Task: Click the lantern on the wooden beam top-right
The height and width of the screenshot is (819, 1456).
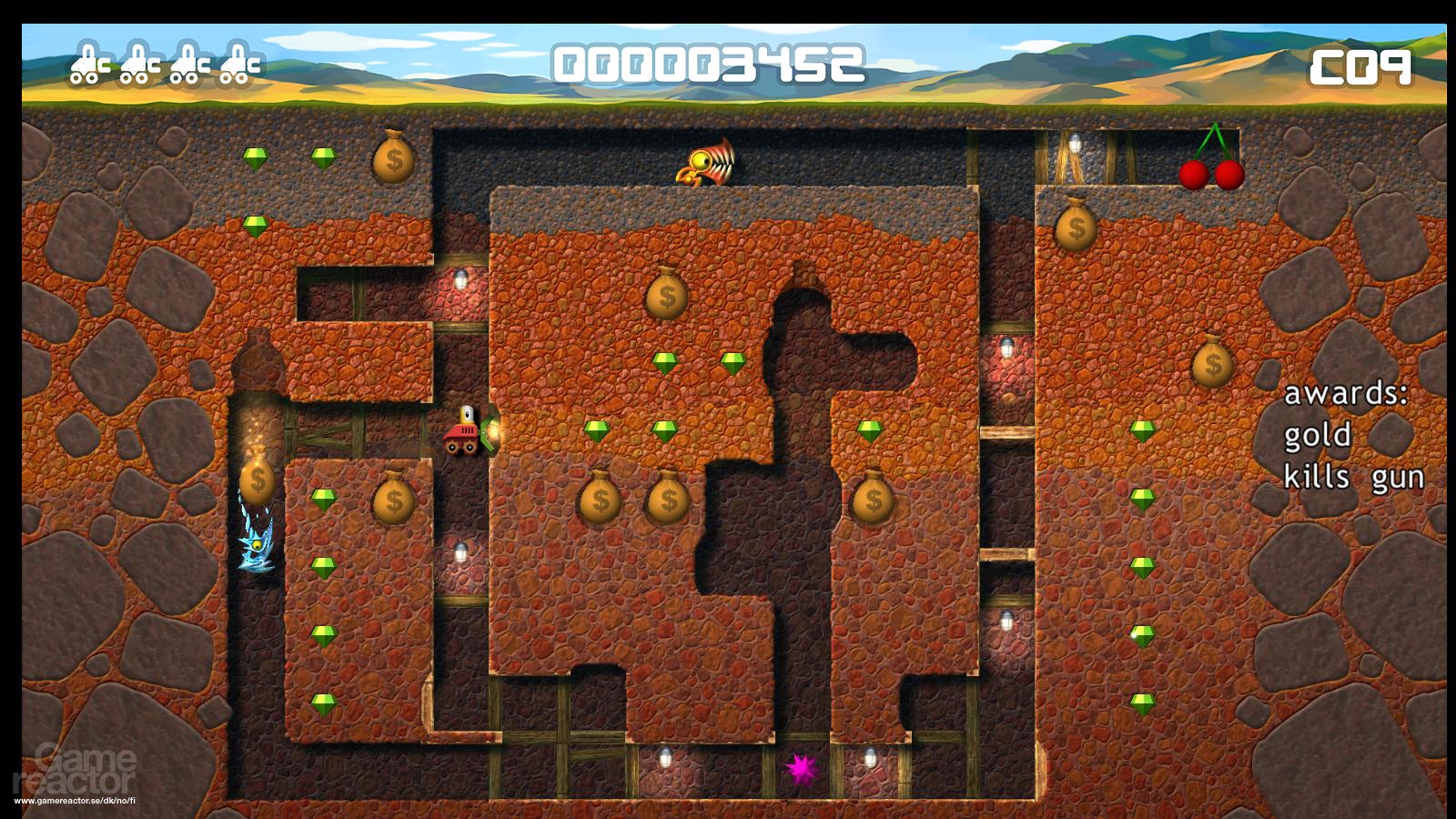Action: tap(1077, 146)
